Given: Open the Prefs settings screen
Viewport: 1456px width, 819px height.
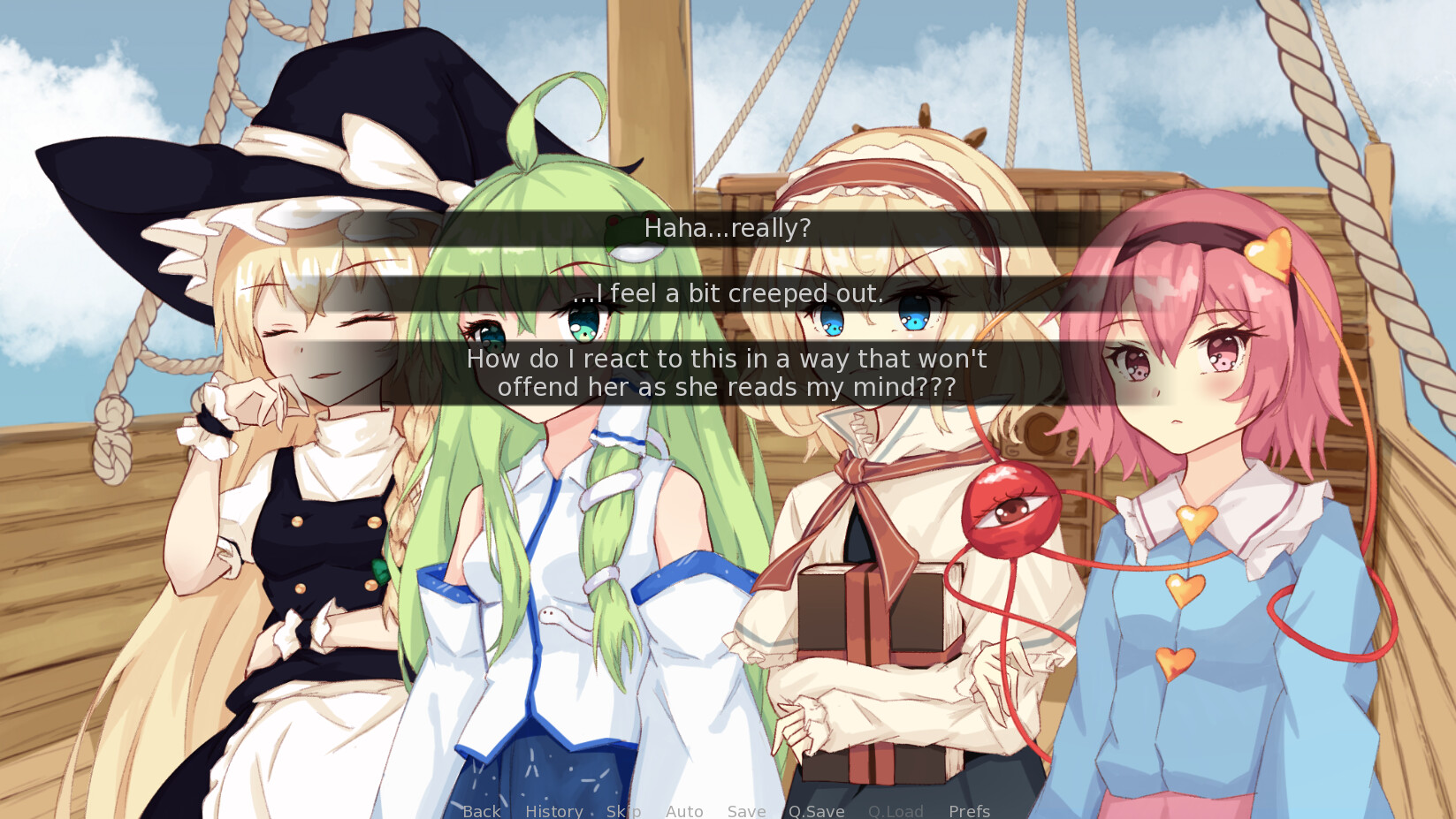Looking at the screenshot, I should (x=969, y=811).
